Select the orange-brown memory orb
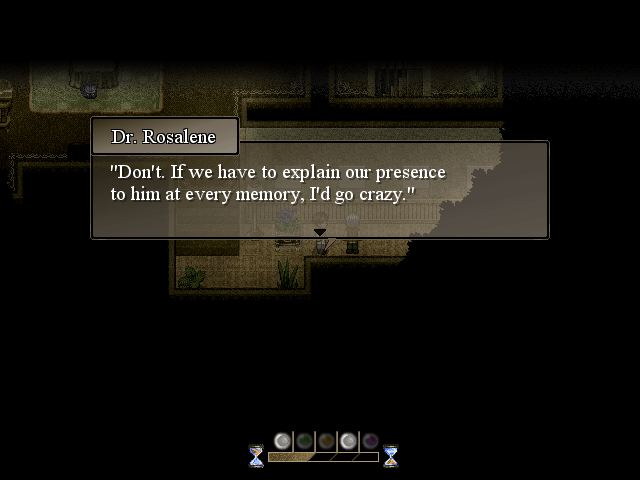Viewport: 640px width, 480px height. point(326,441)
